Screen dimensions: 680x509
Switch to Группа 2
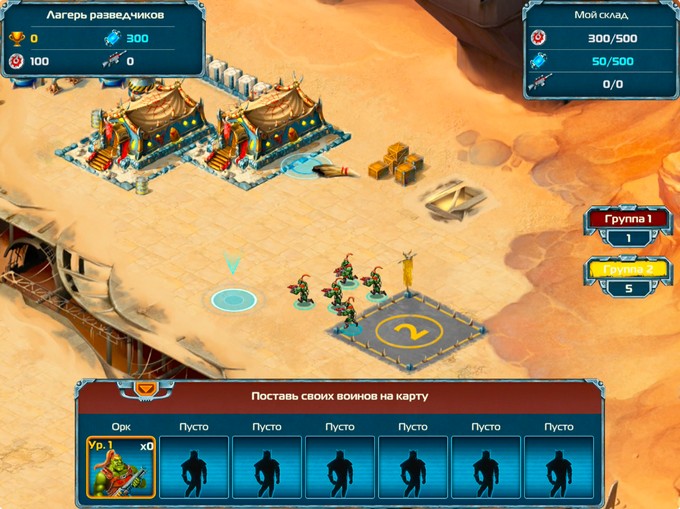[627, 269]
